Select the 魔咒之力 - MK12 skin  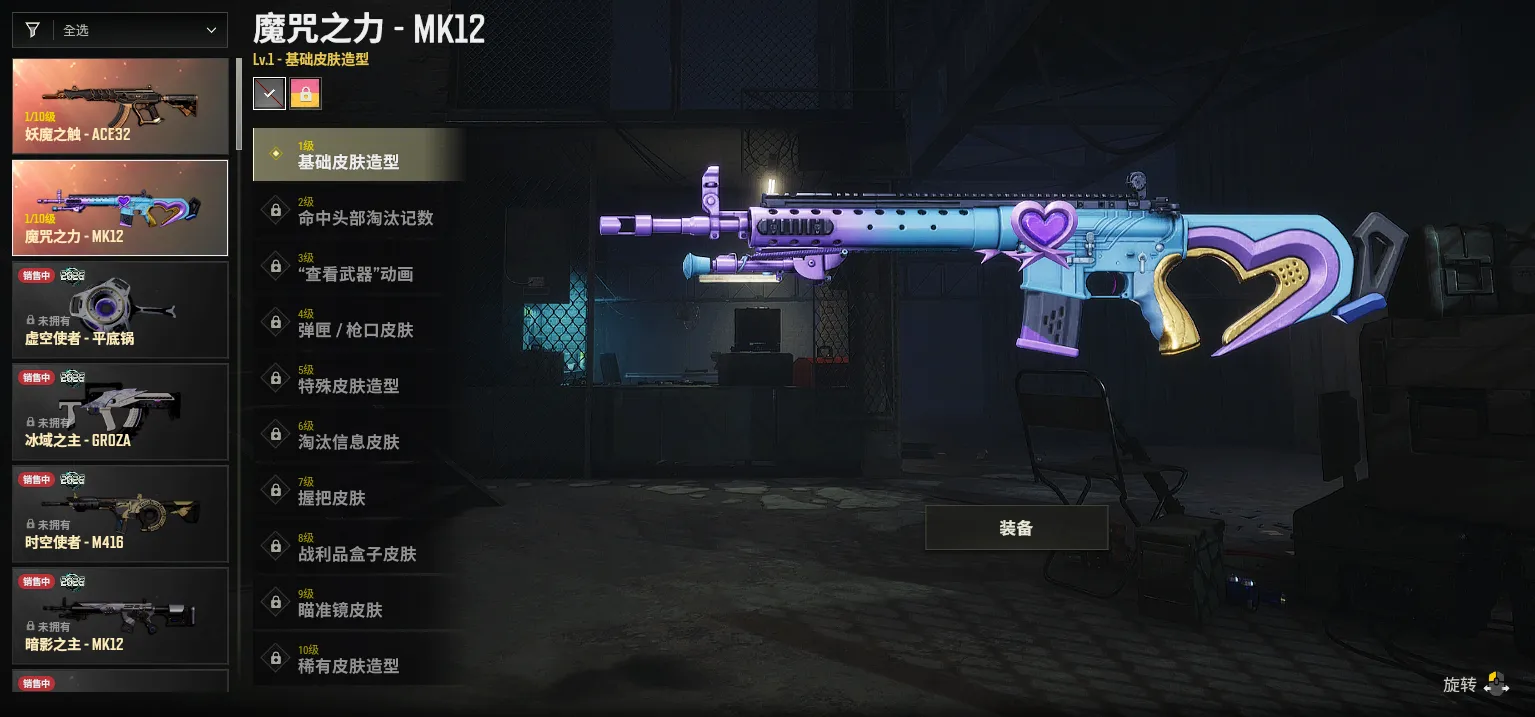coord(120,208)
